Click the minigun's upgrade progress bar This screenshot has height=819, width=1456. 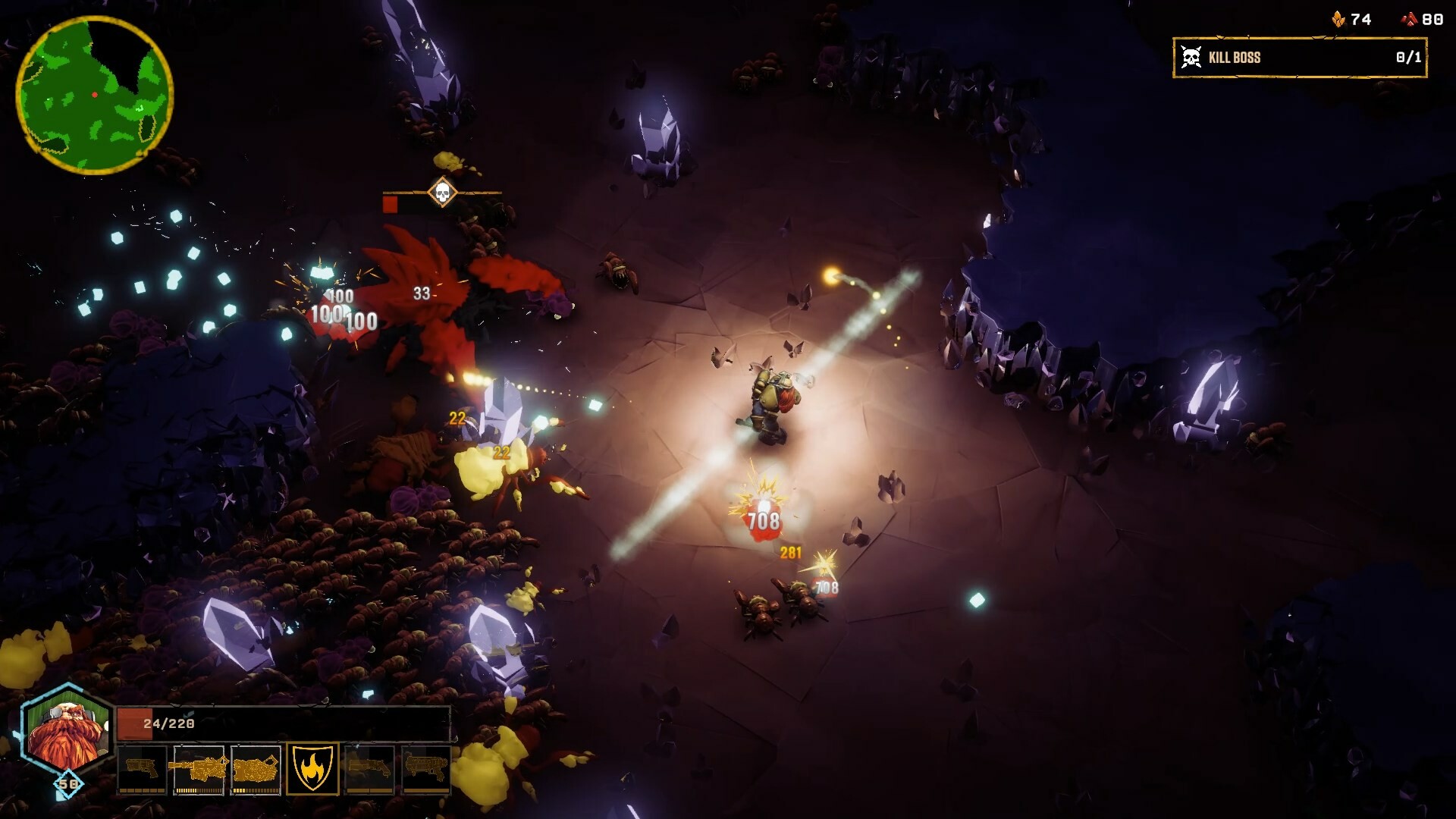tap(256, 791)
